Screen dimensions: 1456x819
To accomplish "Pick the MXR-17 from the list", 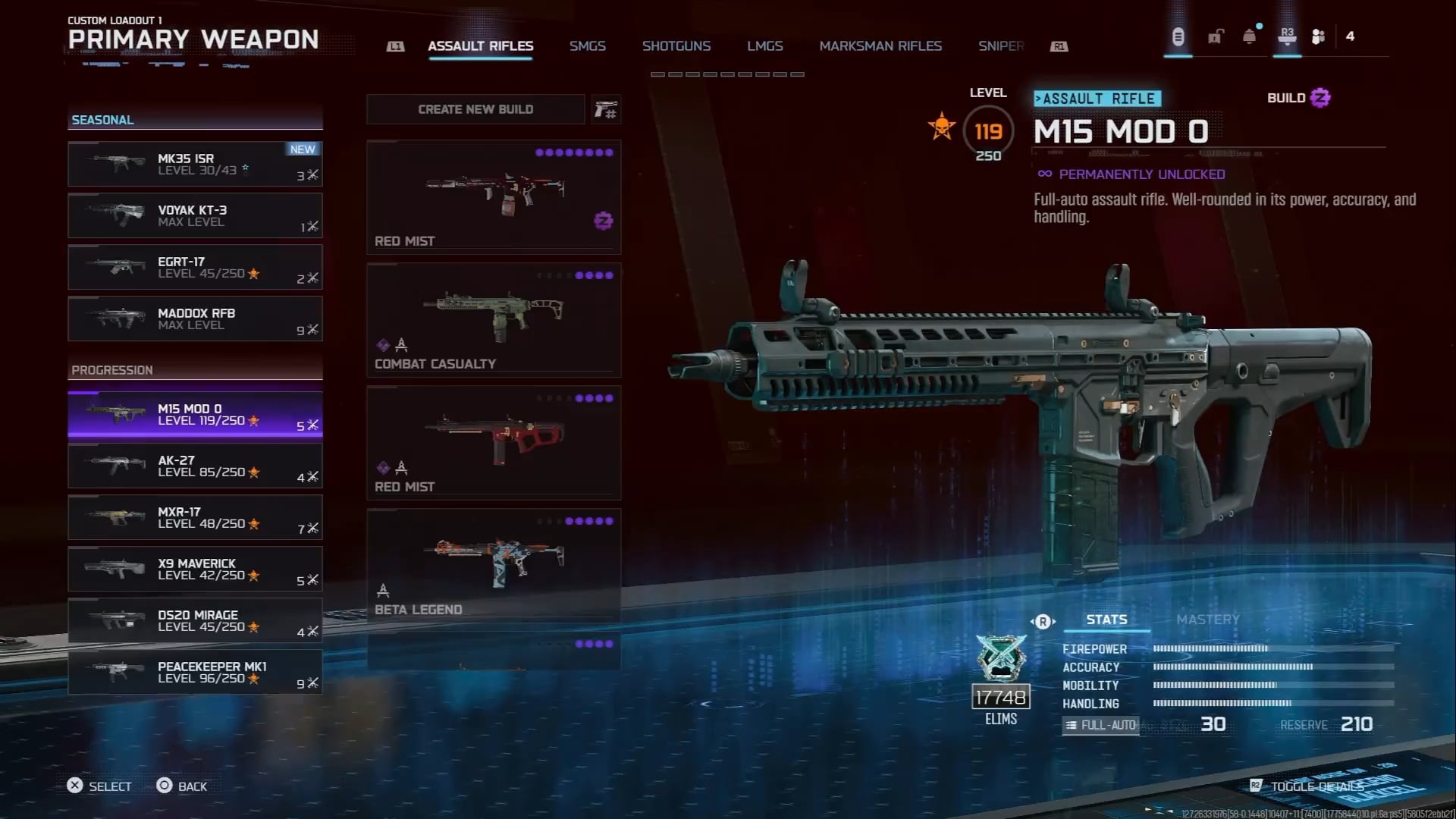I will pos(195,517).
